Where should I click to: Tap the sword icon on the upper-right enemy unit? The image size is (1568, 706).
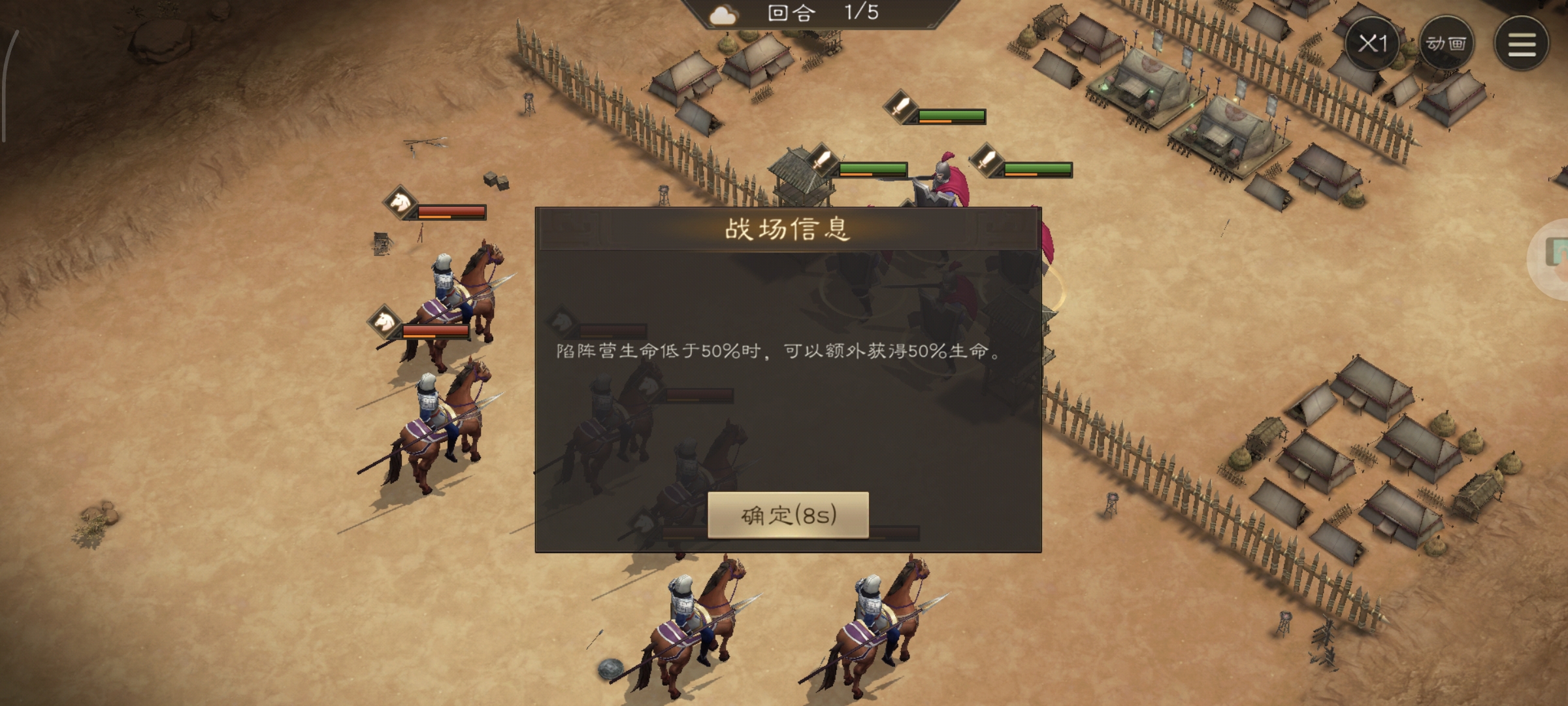click(901, 105)
